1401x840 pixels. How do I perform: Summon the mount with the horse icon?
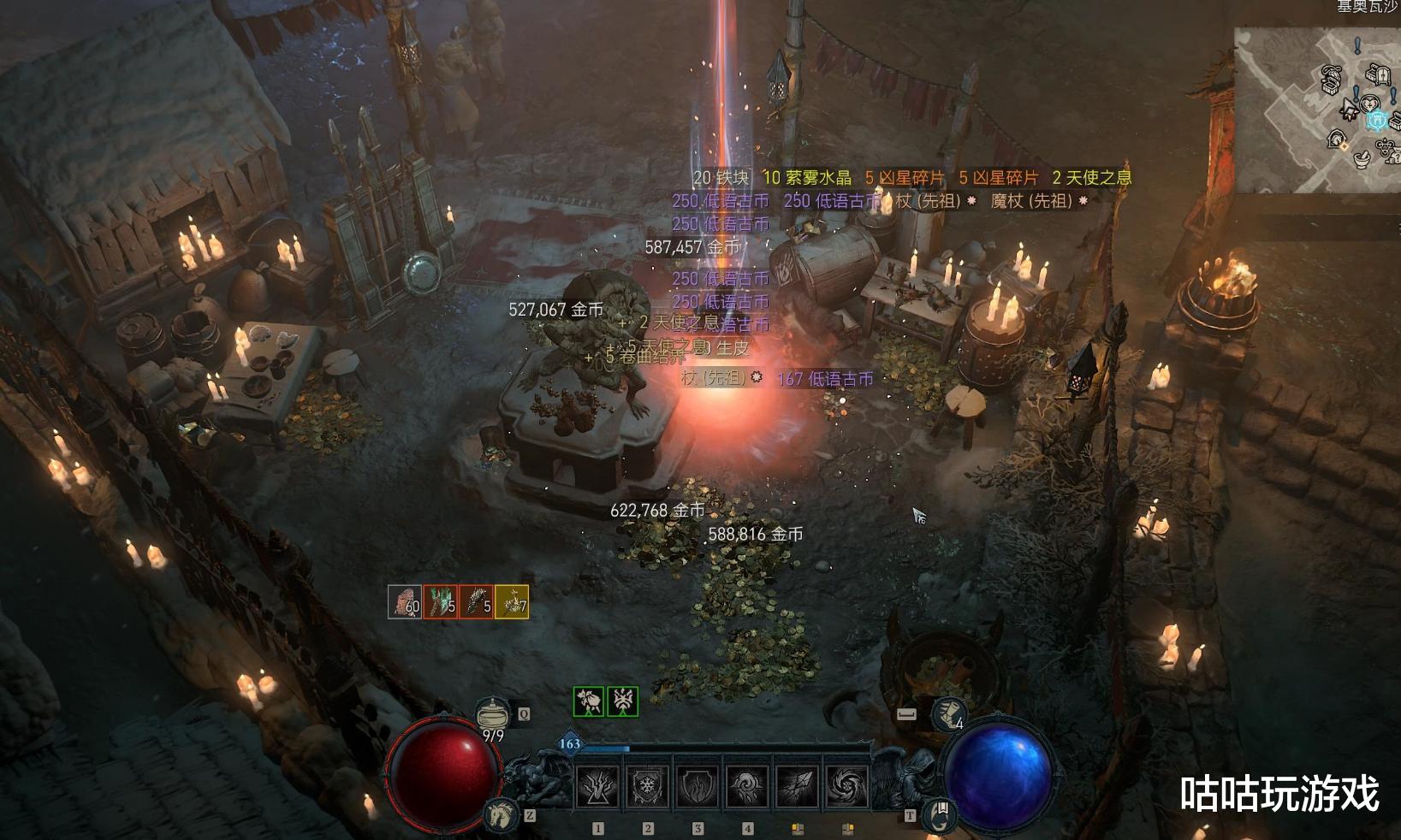(502, 815)
